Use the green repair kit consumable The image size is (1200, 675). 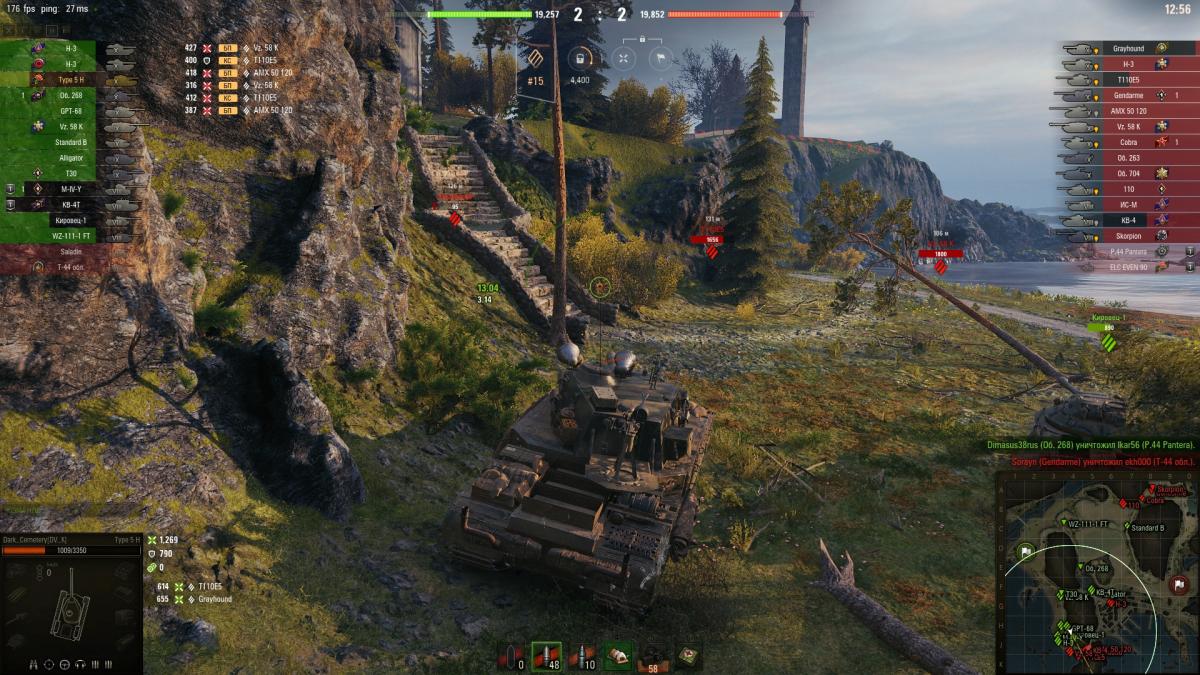pos(688,656)
